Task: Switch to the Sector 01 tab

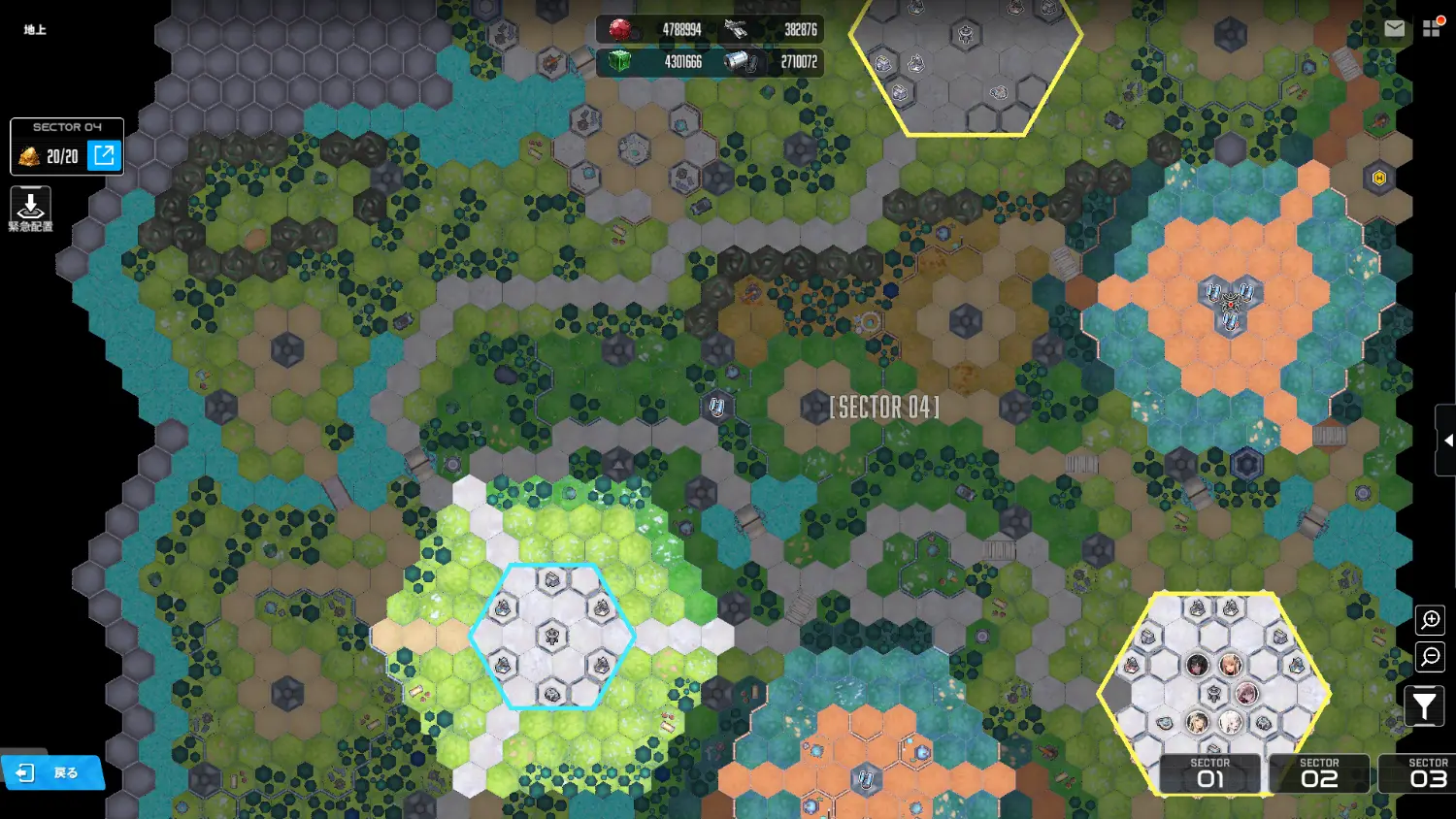Action: 1210,774
